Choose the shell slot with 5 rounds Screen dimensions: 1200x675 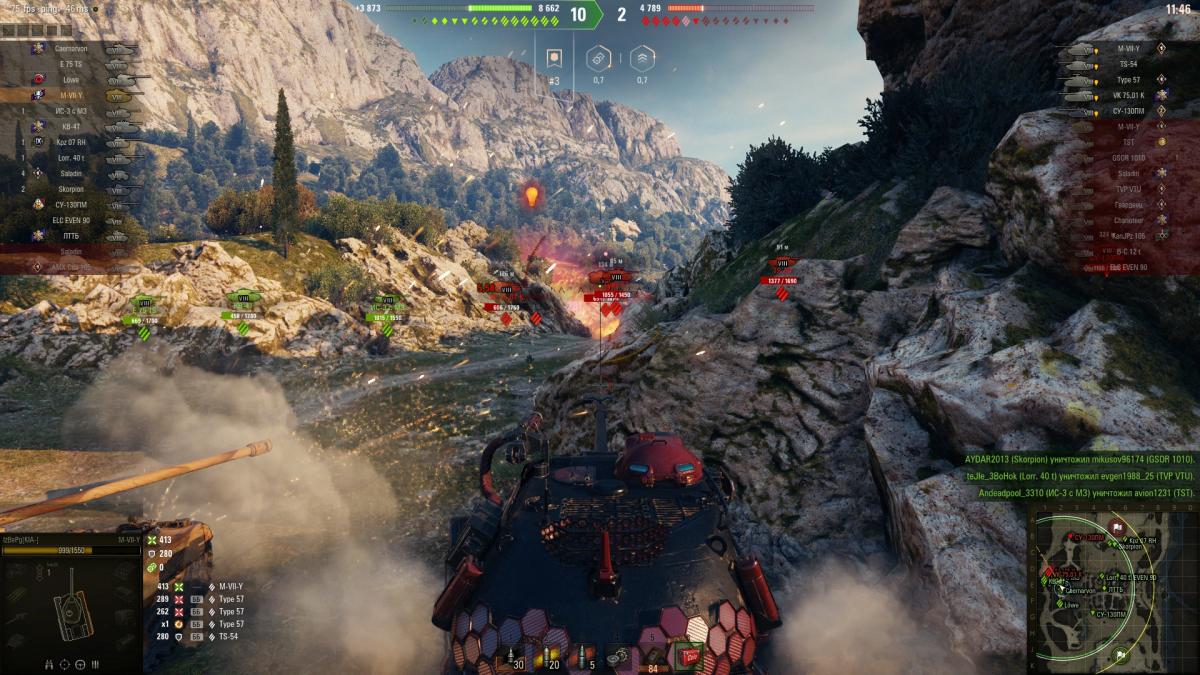tap(585, 657)
